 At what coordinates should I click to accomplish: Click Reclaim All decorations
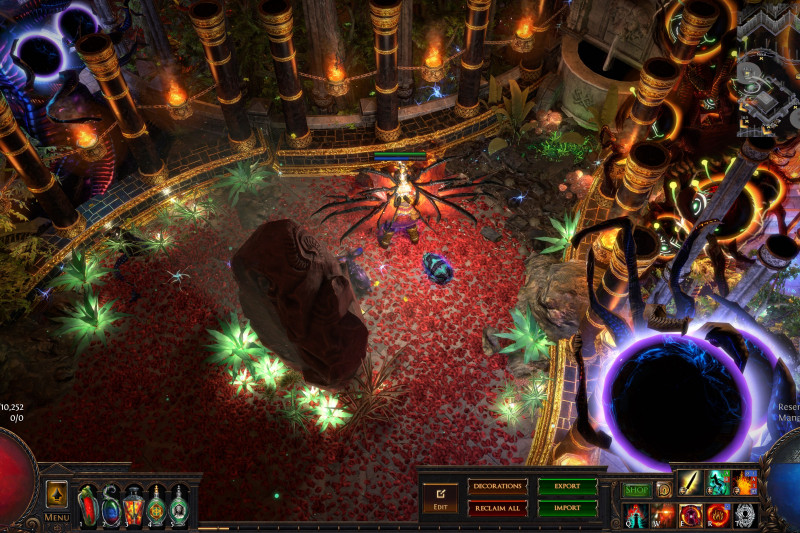tap(497, 508)
